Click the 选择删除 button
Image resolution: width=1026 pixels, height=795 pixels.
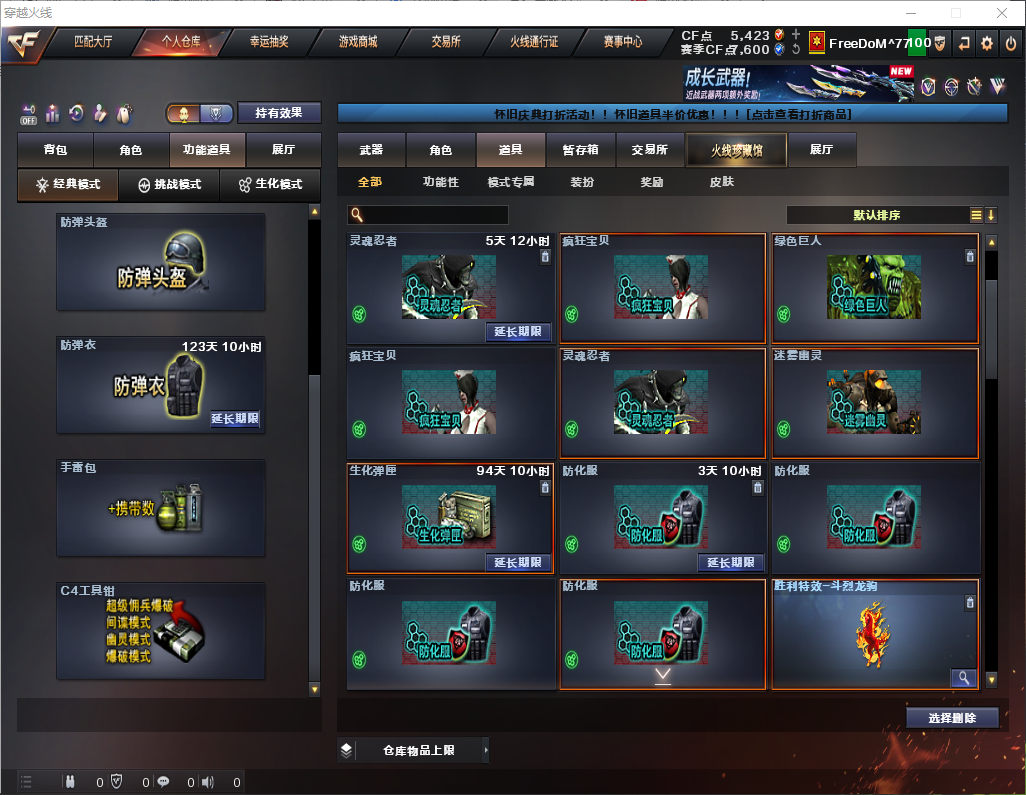pyautogui.click(x=952, y=718)
